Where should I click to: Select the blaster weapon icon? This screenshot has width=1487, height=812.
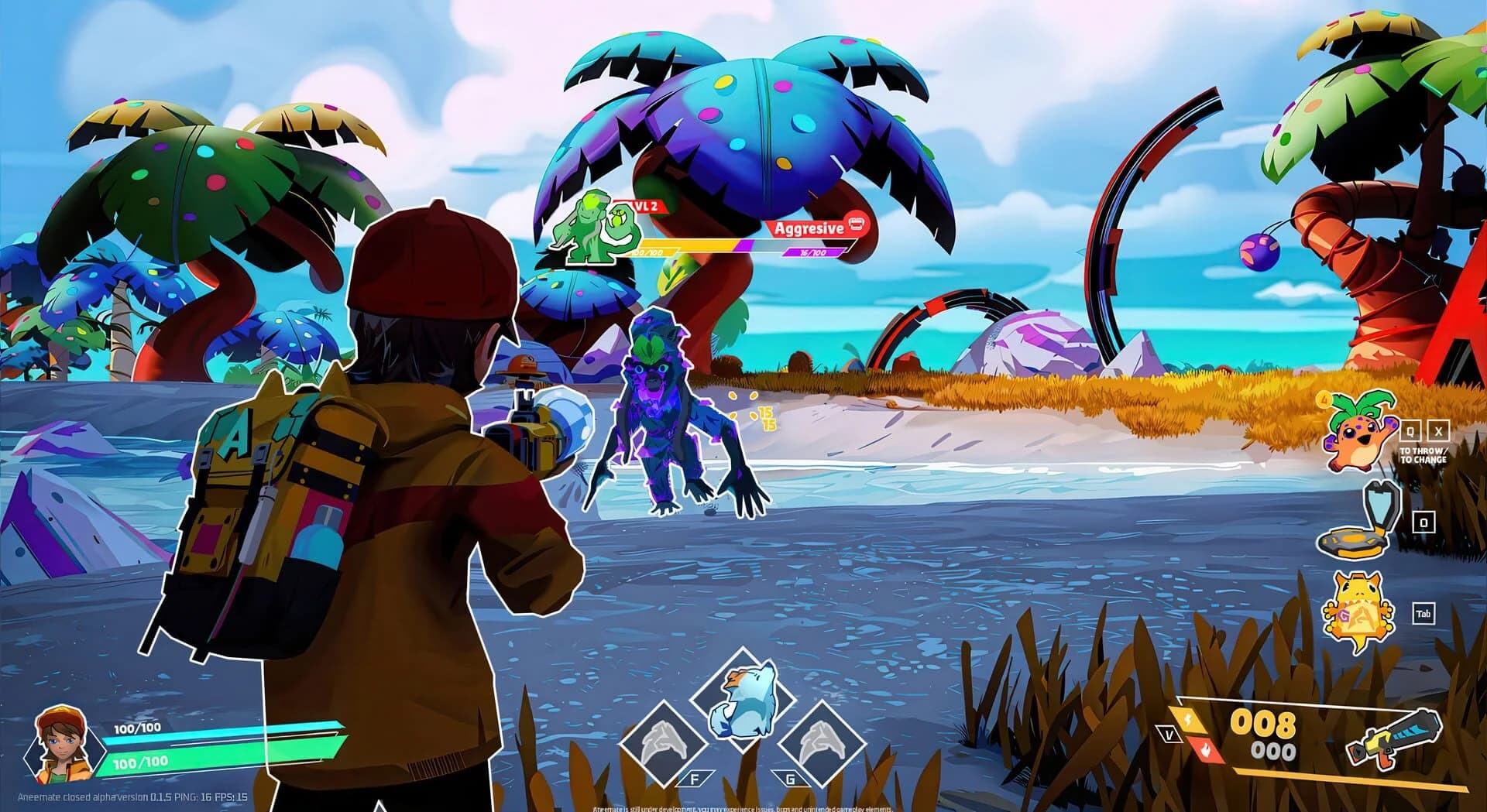coord(1394,738)
